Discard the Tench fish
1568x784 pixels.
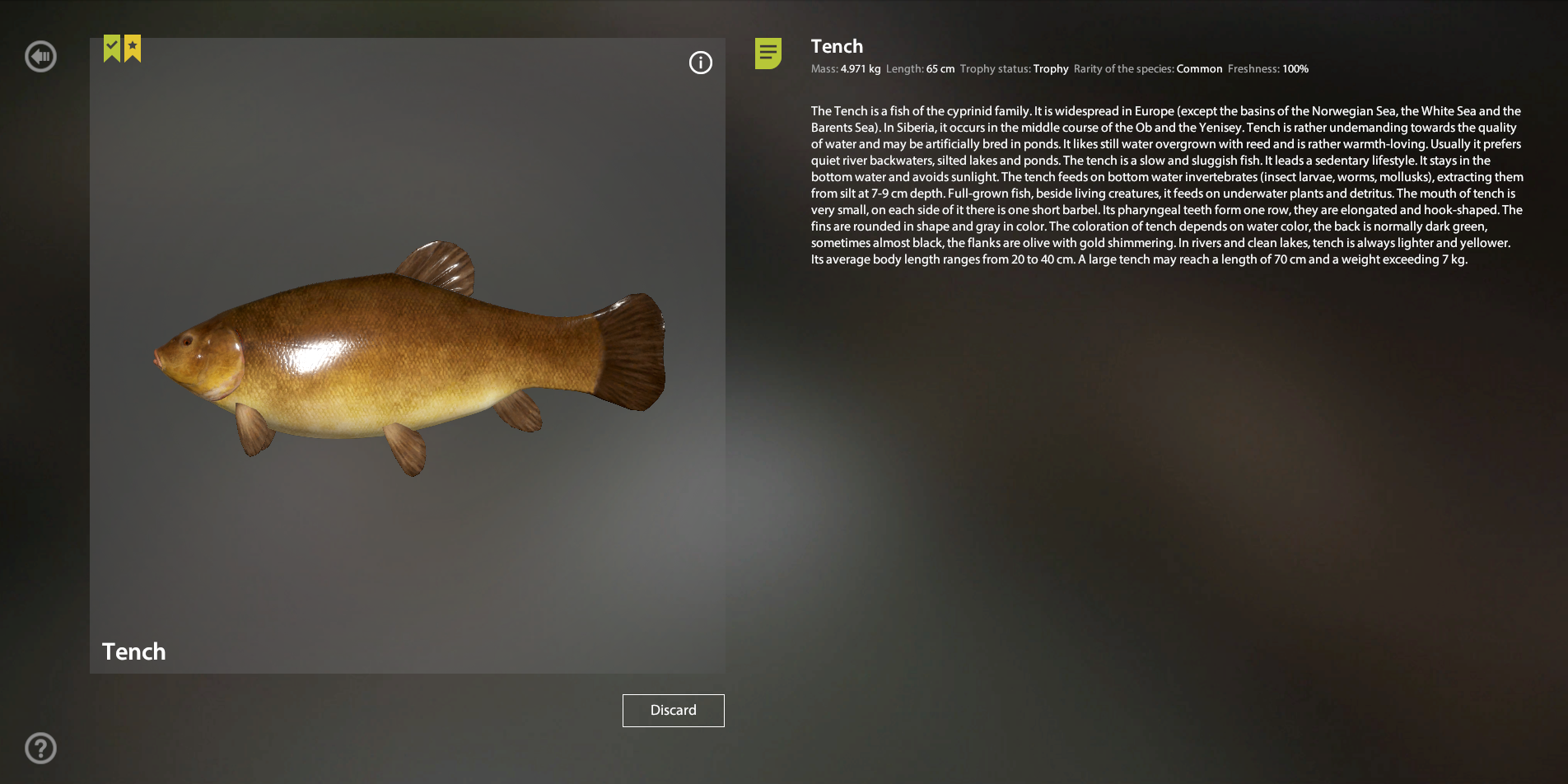tap(673, 710)
